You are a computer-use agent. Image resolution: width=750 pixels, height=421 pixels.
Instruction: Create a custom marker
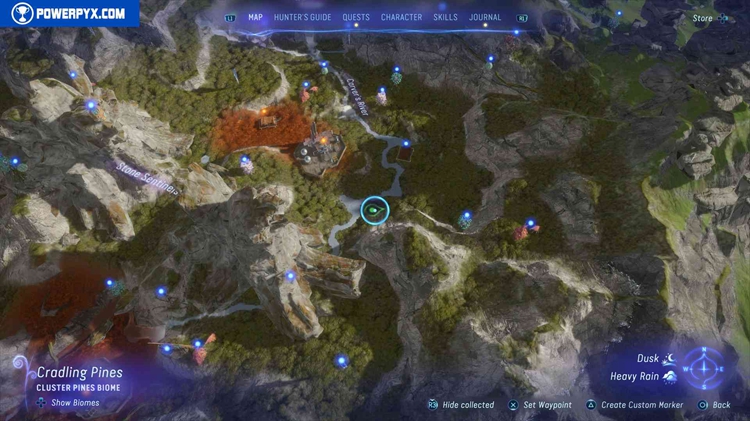[641, 405]
